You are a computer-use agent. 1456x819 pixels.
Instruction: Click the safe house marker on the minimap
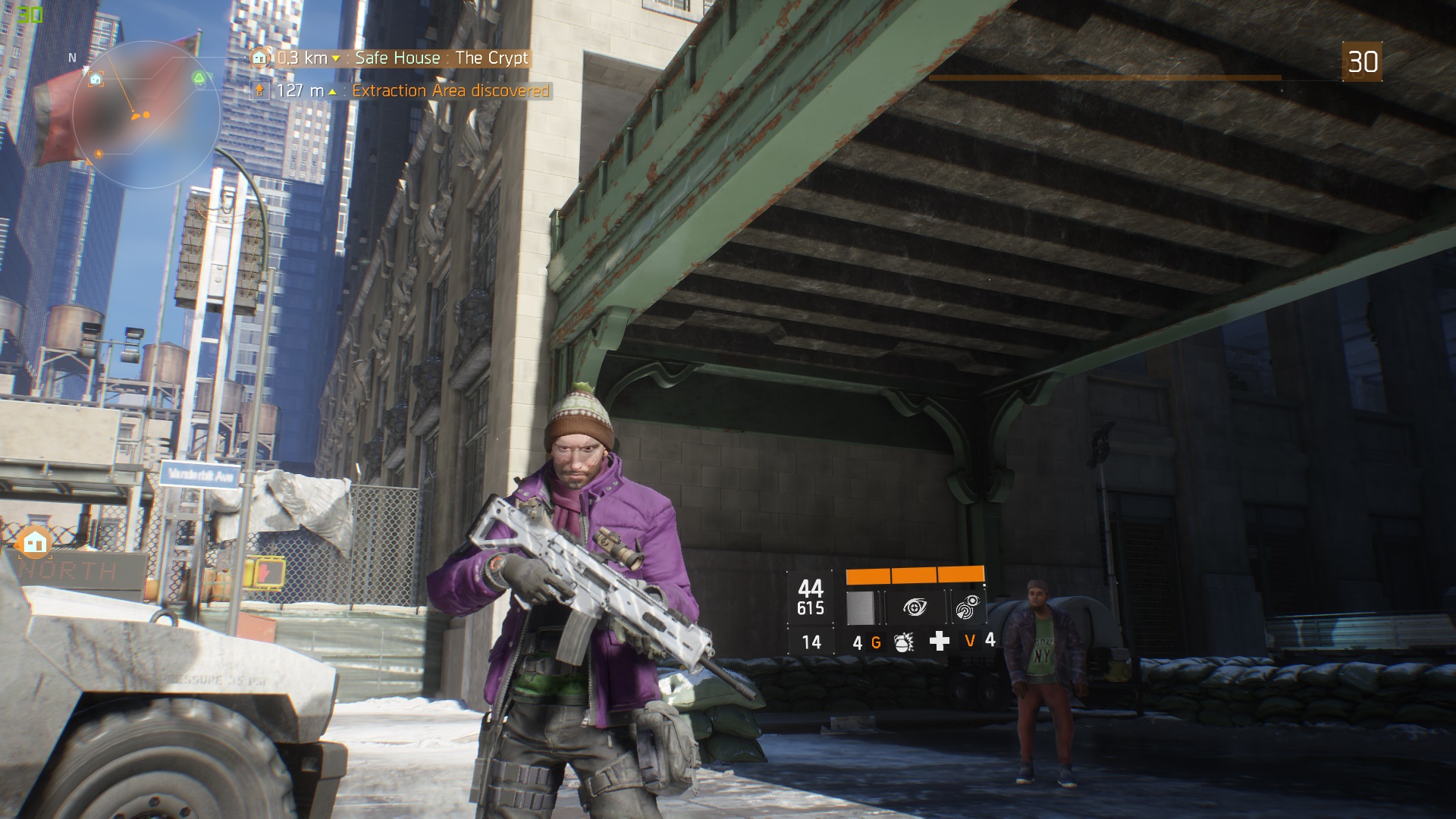96,79
